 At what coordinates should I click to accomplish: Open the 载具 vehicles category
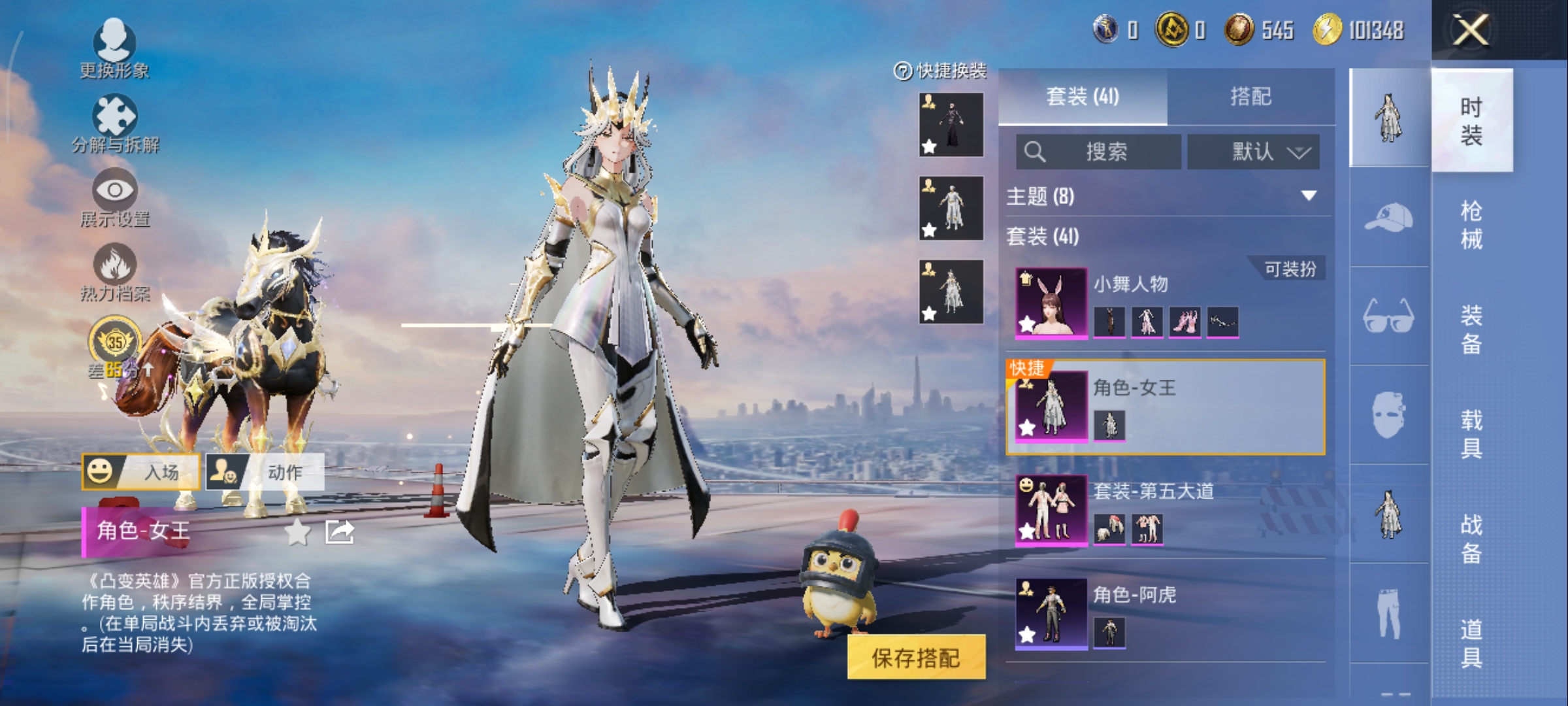click(x=1471, y=433)
